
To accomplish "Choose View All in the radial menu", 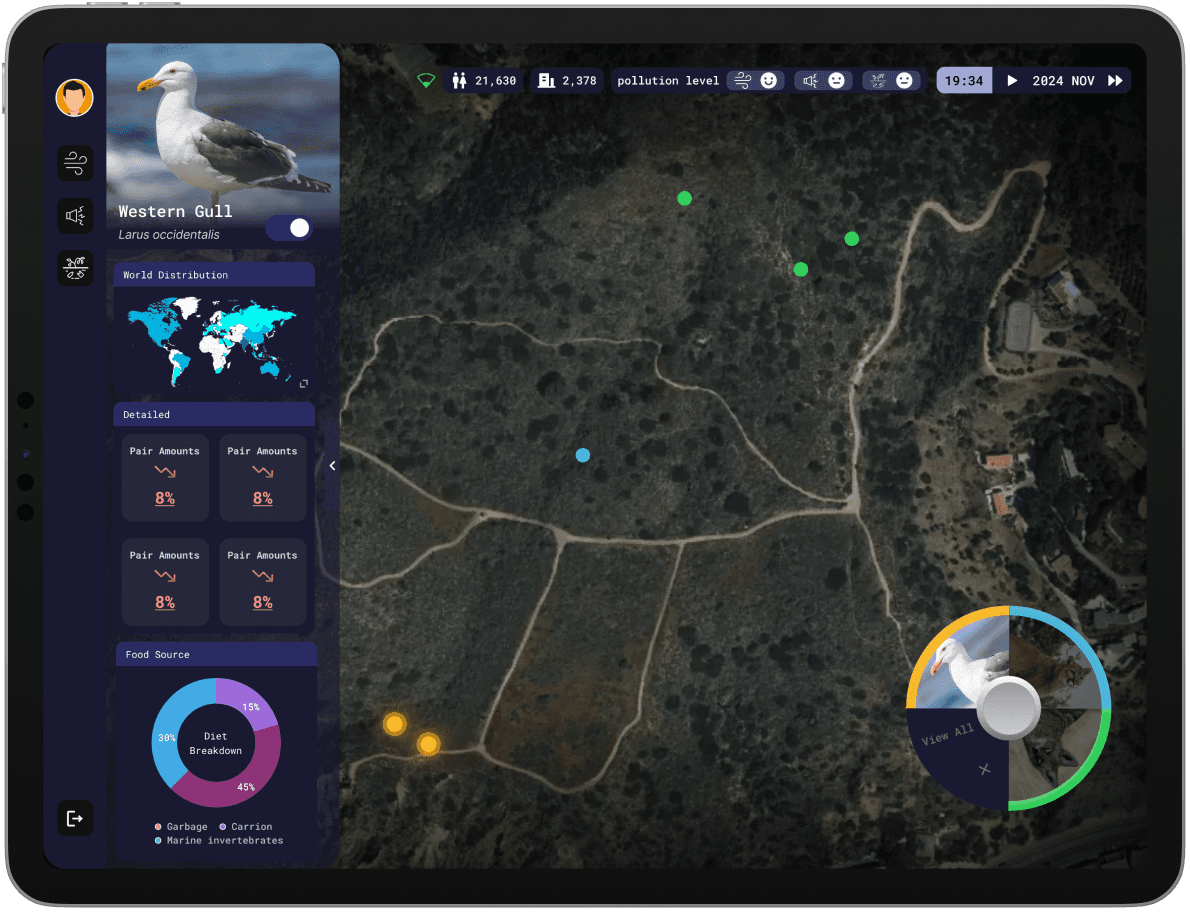I will coord(947,735).
